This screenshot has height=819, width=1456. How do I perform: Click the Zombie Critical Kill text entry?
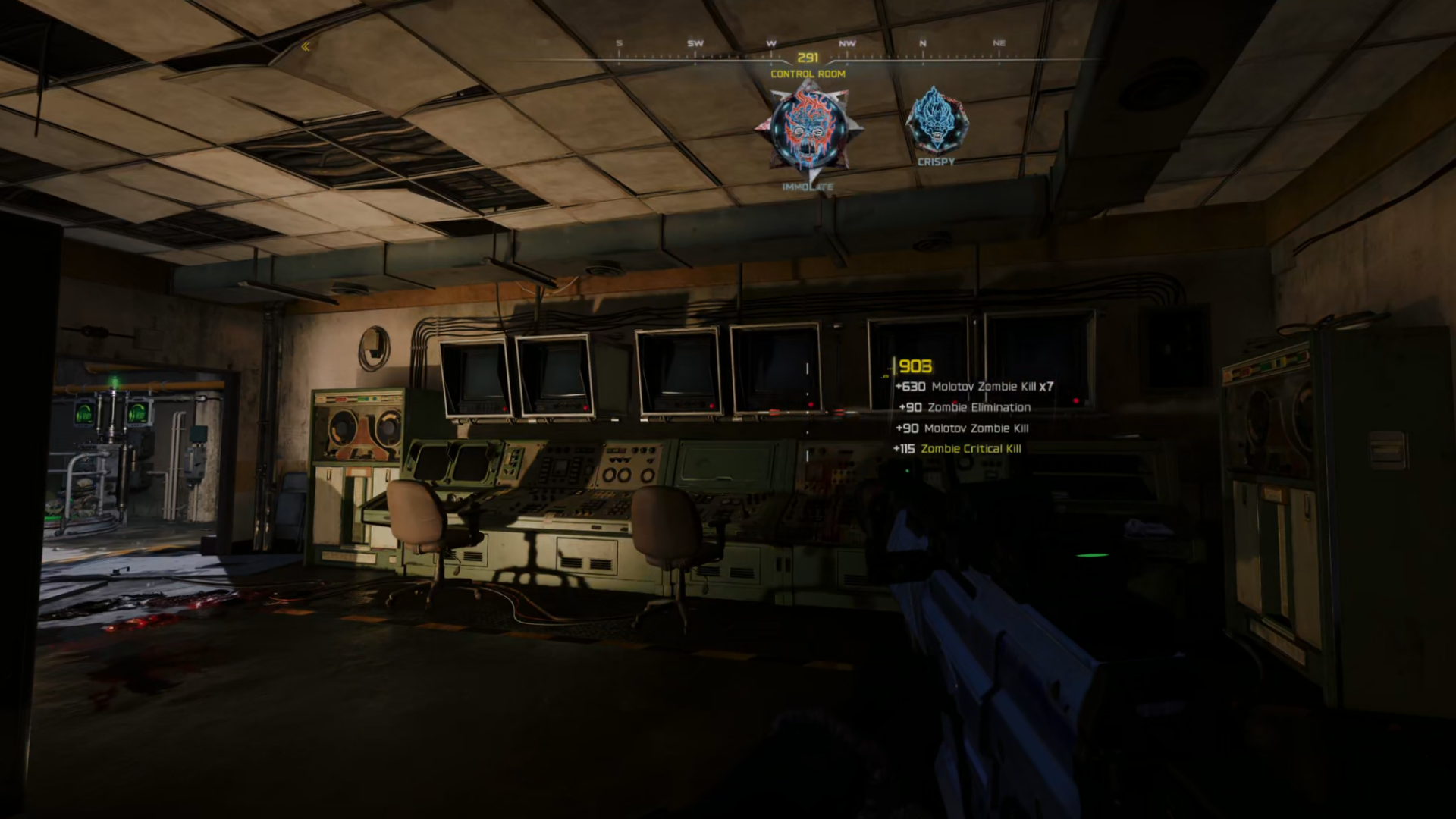971,448
